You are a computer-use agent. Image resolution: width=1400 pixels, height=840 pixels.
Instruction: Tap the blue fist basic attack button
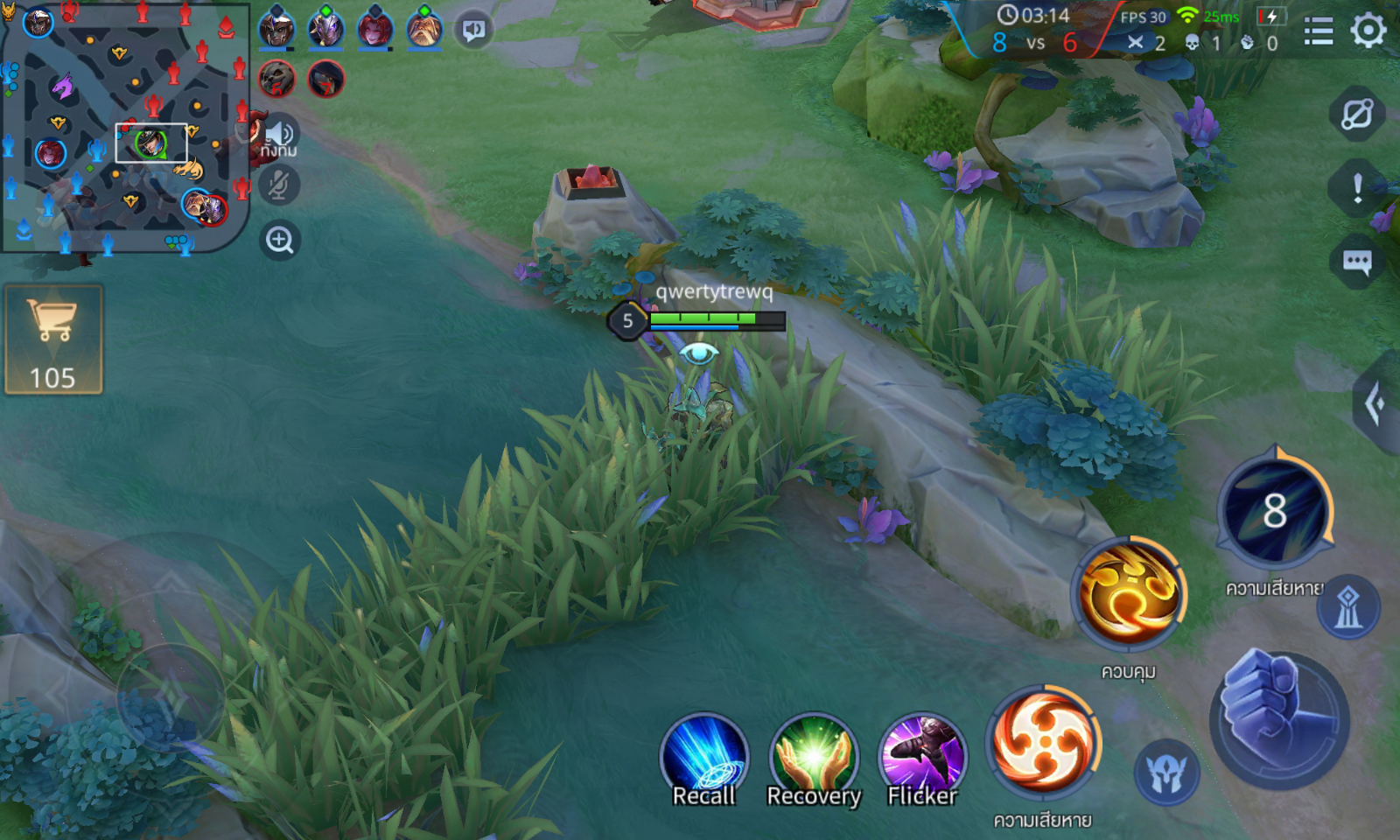click(x=1278, y=718)
